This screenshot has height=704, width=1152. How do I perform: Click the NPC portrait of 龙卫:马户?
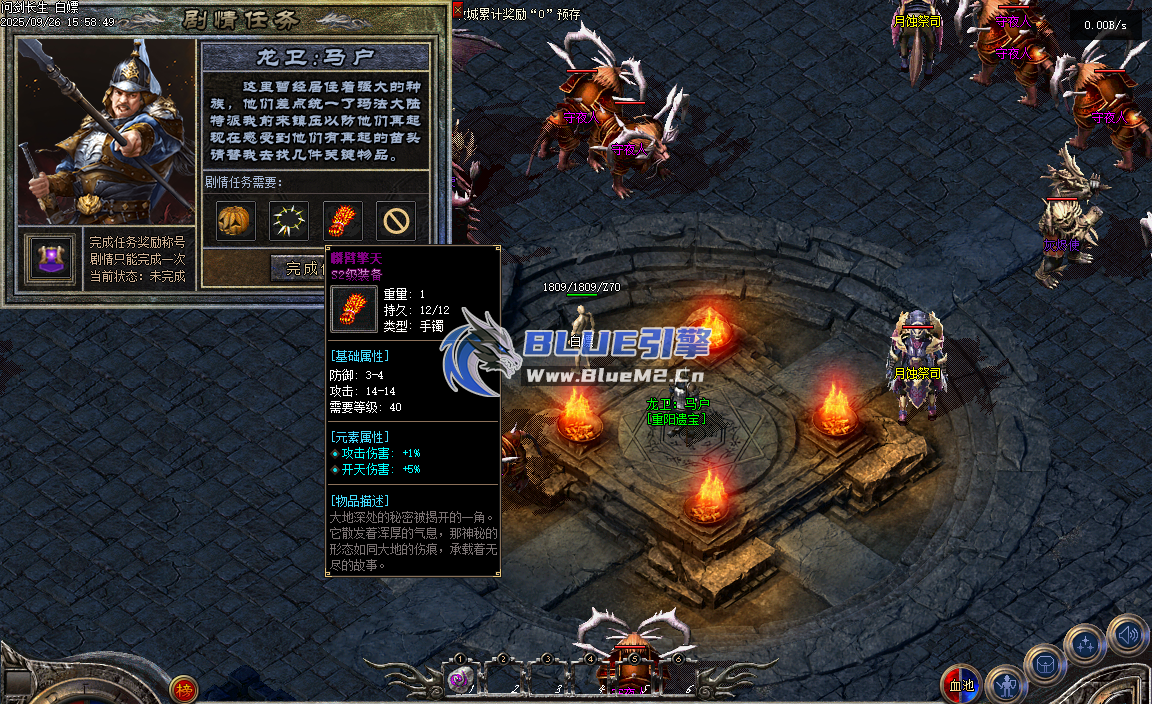[106, 130]
